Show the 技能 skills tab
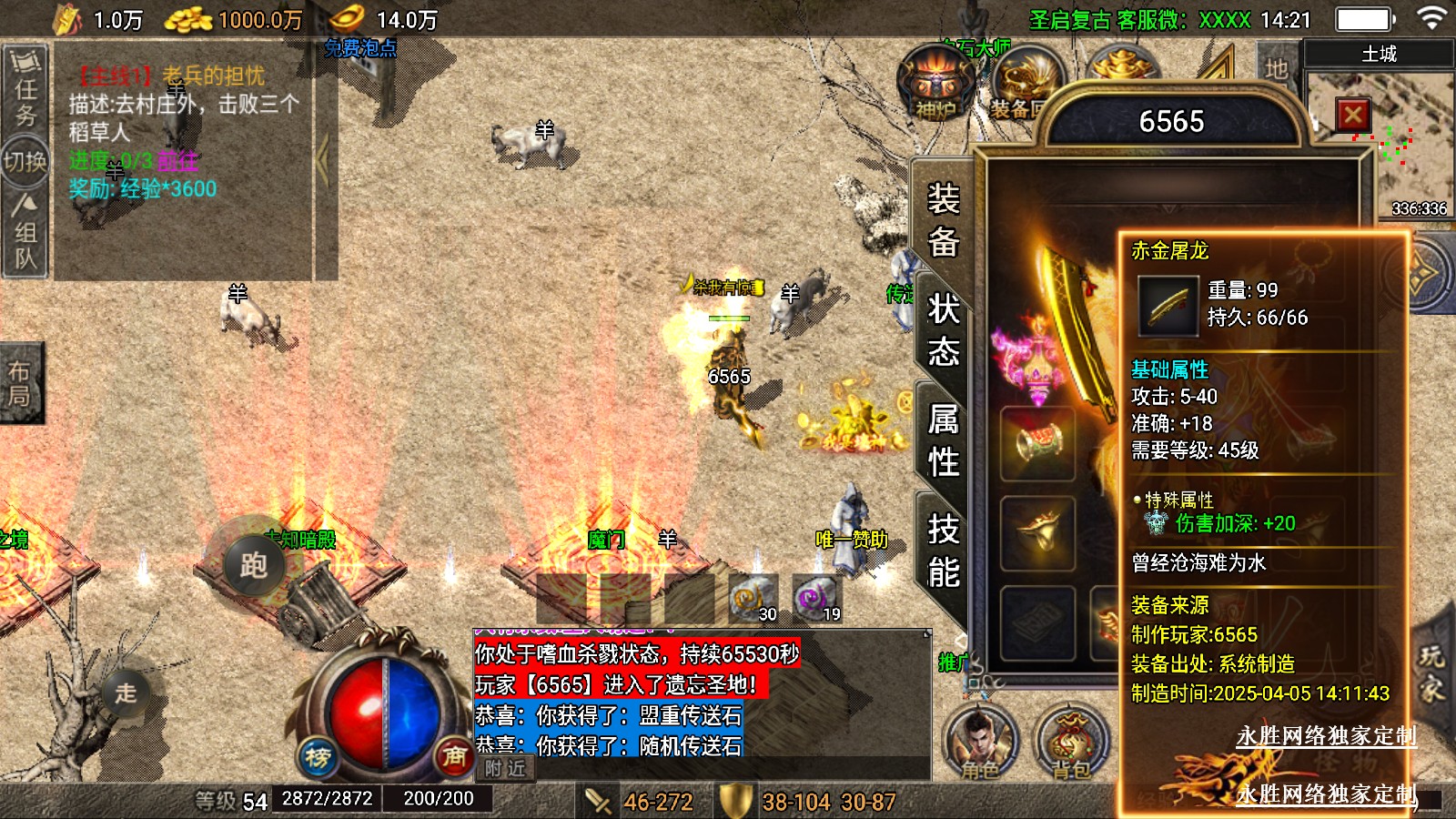The image size is (1456, 819). coord(943,551)
